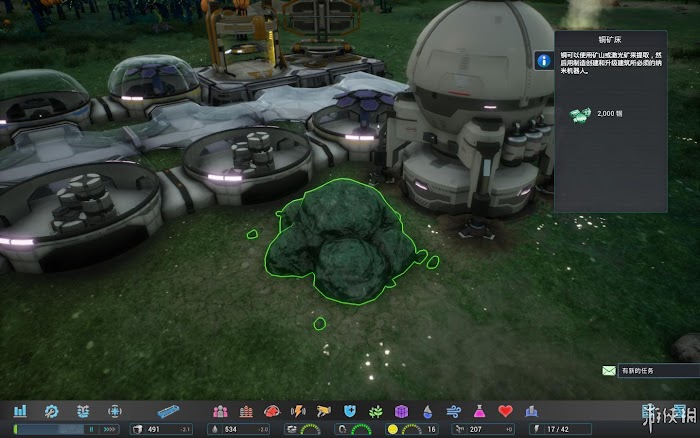Viewport: 700px width, 438px height.
Task: Choose the red heart health category
Action: click(506, 411)
